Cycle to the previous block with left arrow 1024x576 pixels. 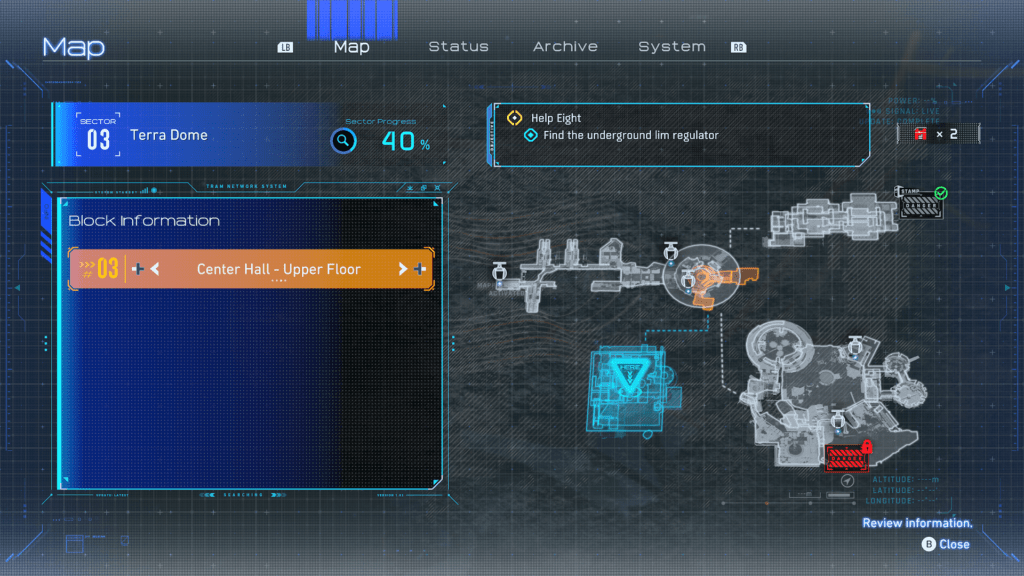point(155,269)
